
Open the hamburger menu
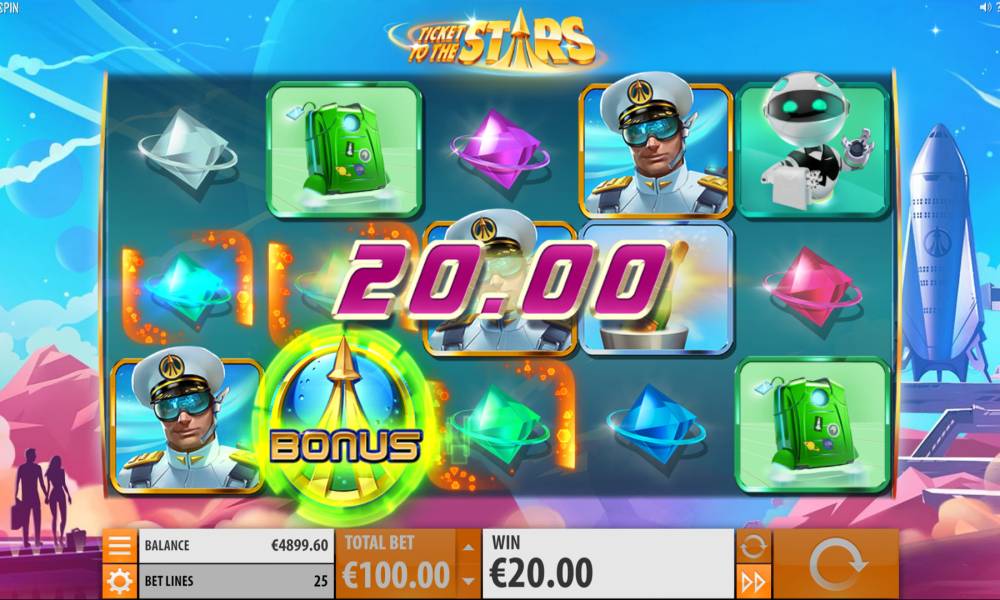point(119,546)
